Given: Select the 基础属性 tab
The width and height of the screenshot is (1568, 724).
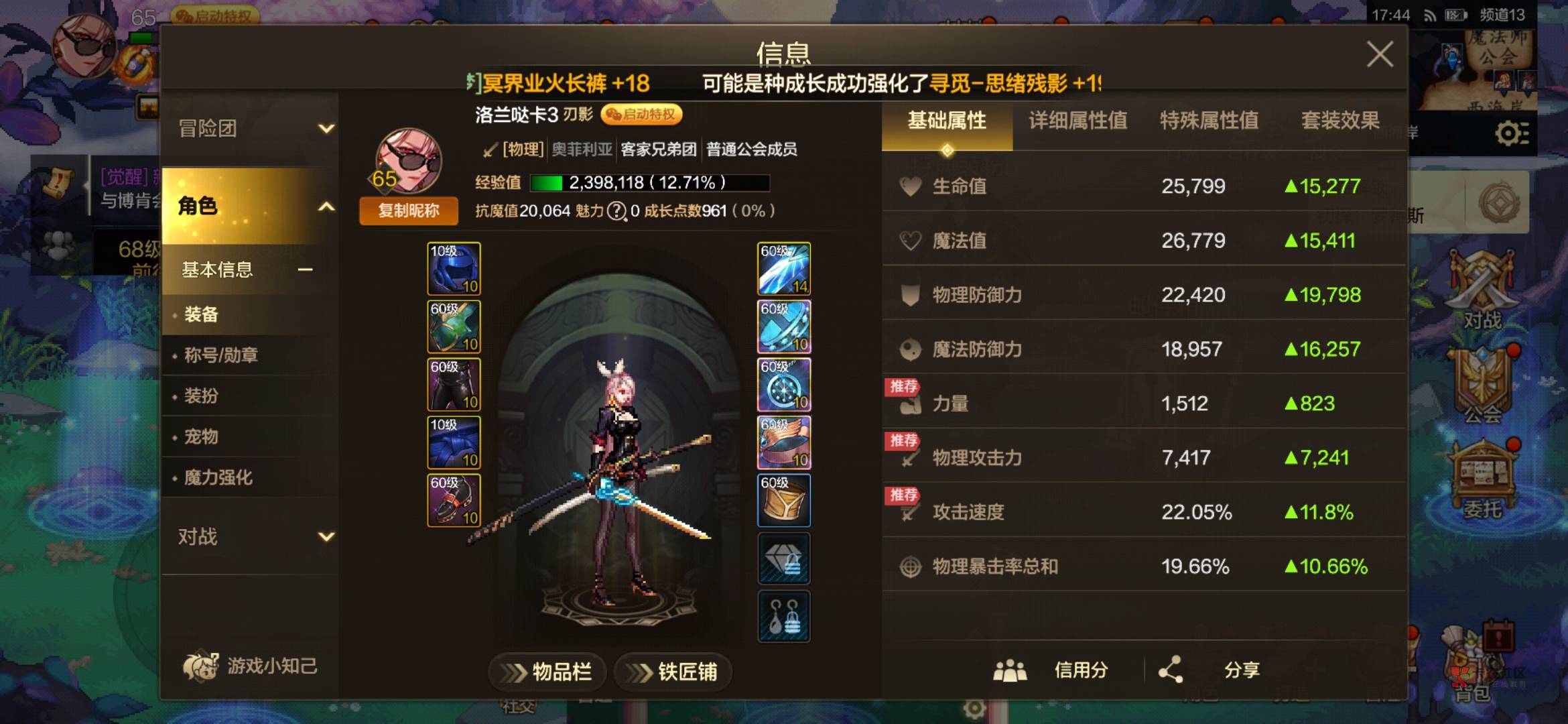Looking at the screenshot, I should click(x=947, y=121).
